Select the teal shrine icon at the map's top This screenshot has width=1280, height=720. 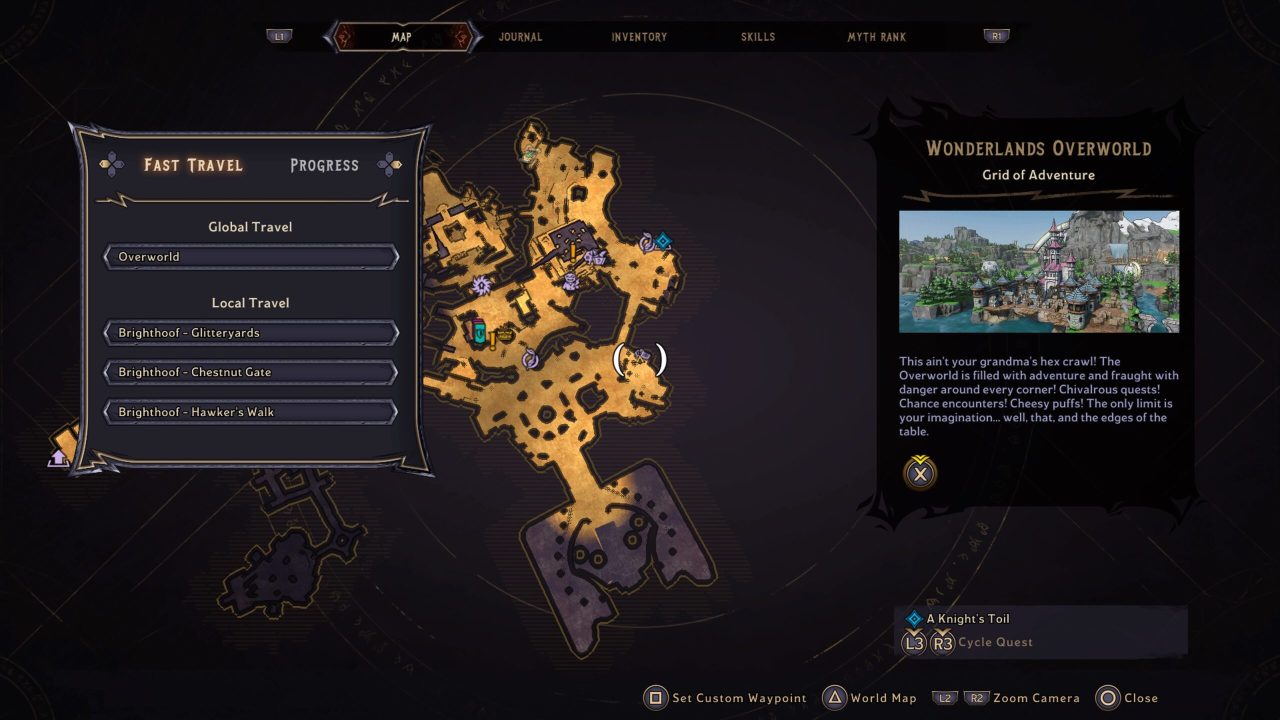pyautogui.click(x=528, y=155)
